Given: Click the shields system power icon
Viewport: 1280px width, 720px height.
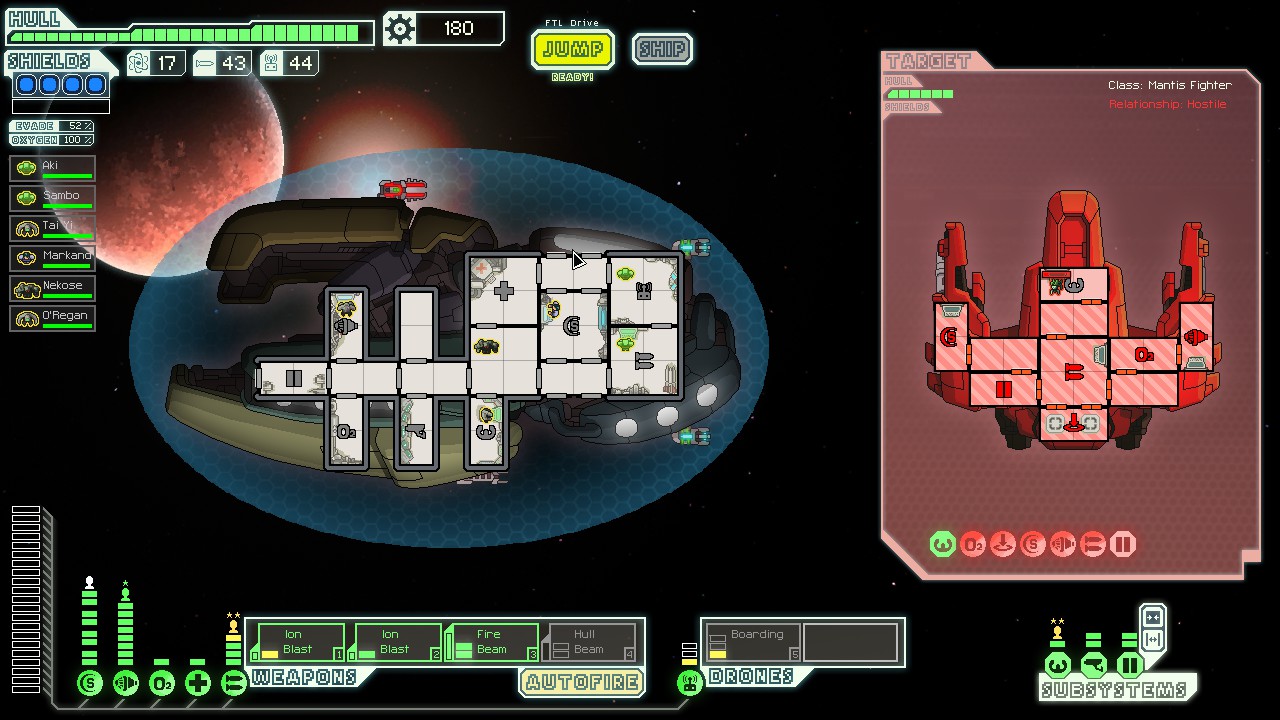Looking at the screenshot, I should (90, 684).
